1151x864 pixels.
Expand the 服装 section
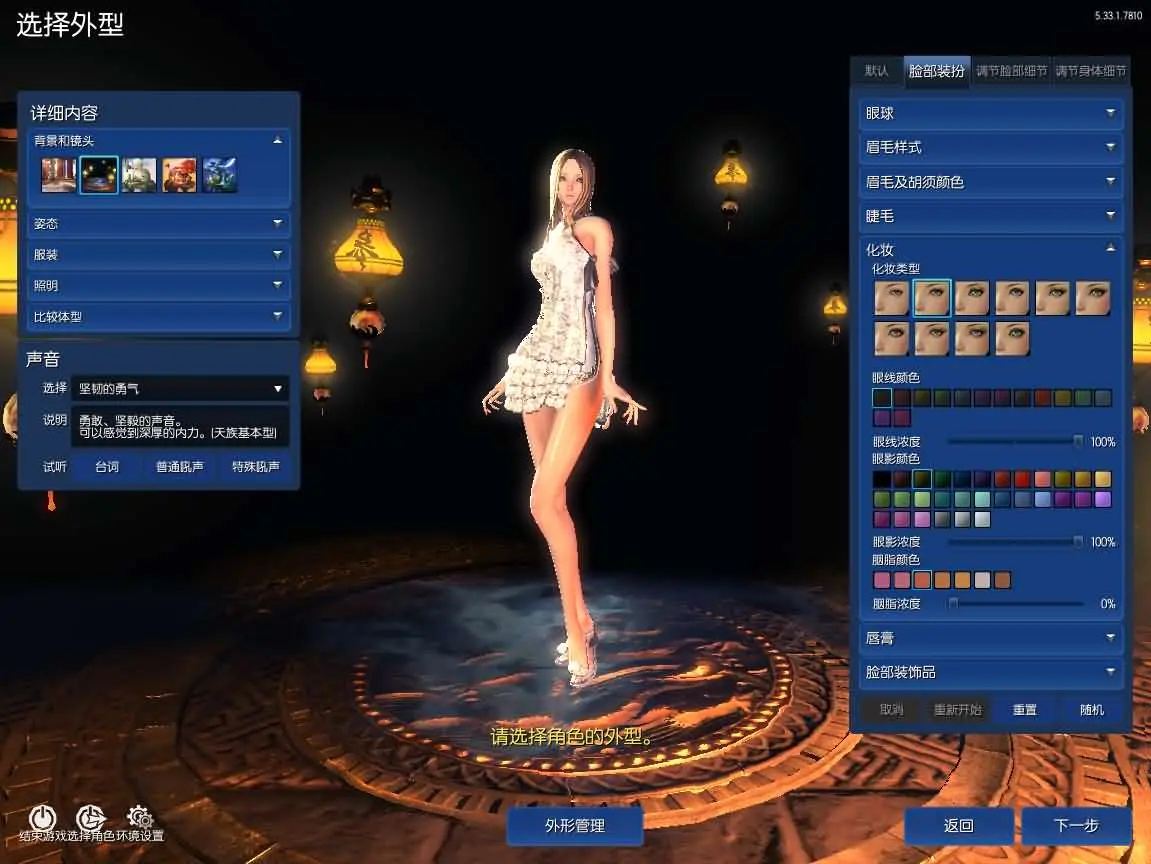[x=158, y=255]
